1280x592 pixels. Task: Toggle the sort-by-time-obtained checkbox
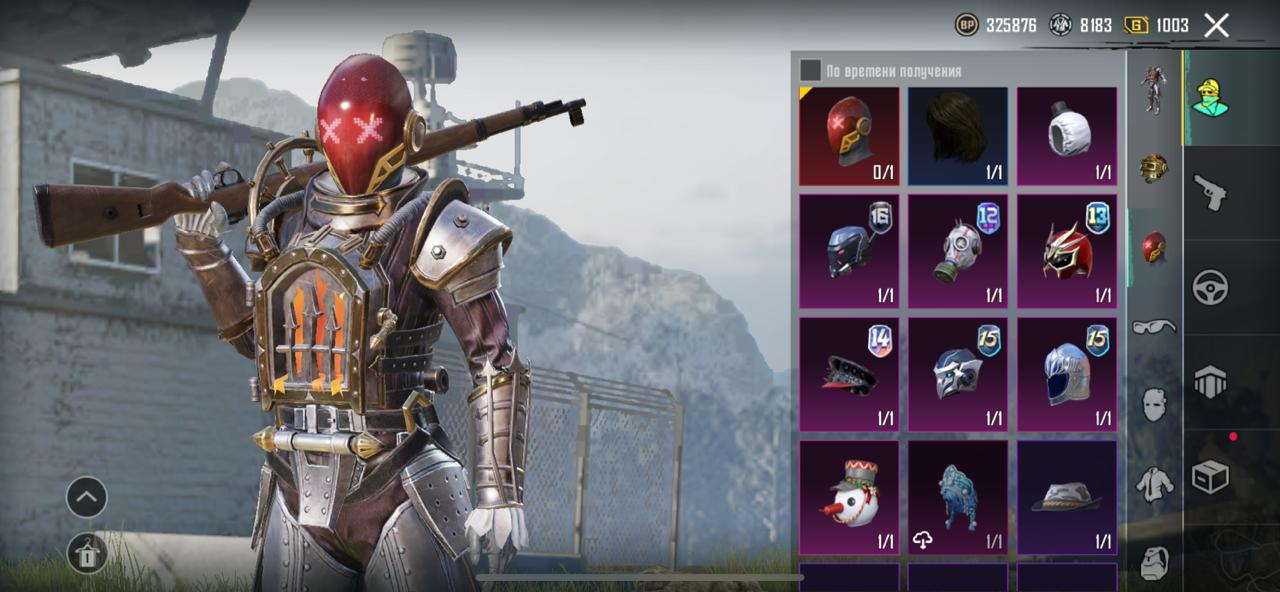click(810, 70)
